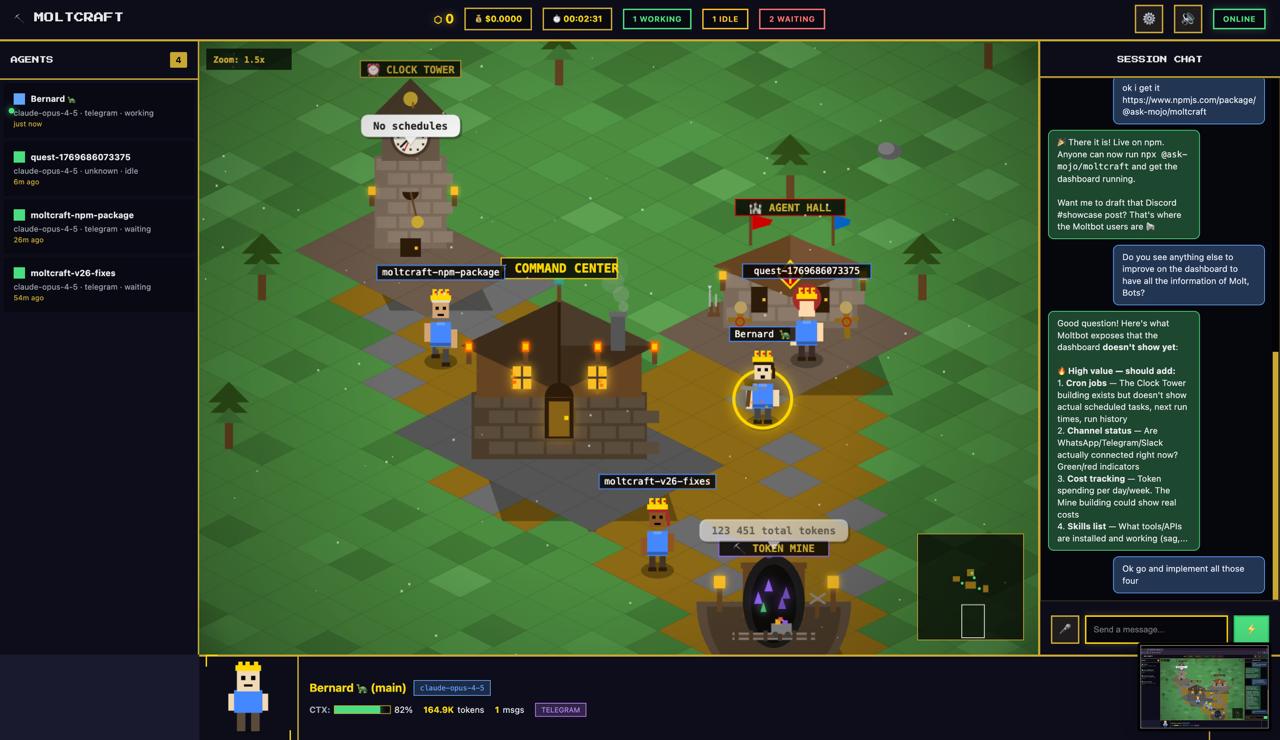The image size is (1280, 740).
Task: Click the ONLINE button
Action: (1239, 18)
